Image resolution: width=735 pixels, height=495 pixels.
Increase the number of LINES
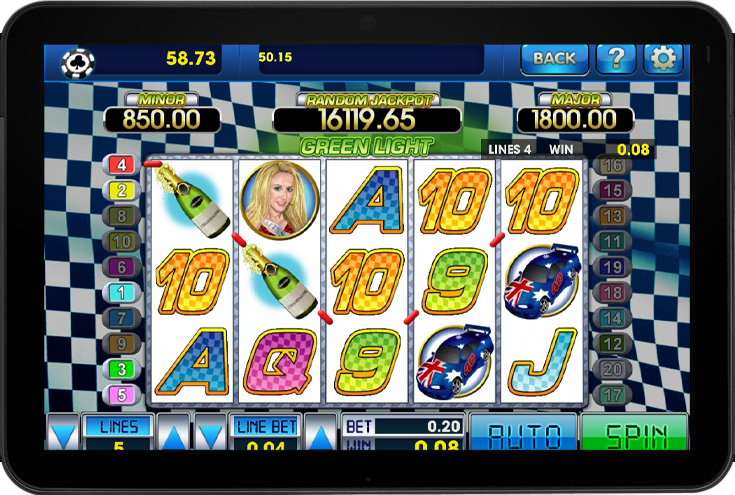pyautogui.click(x=174, y=436)
